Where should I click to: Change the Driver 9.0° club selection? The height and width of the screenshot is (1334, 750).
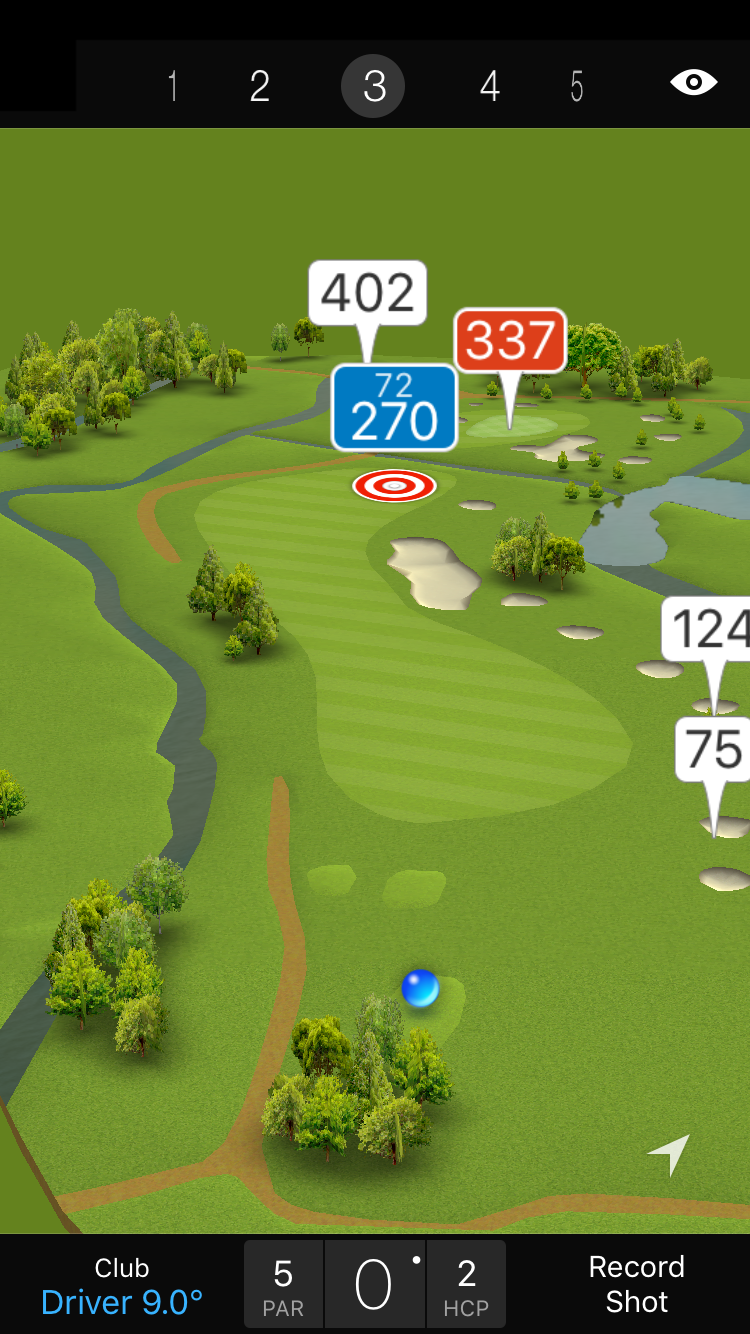pyautogui.click(x=122, y=1286)
